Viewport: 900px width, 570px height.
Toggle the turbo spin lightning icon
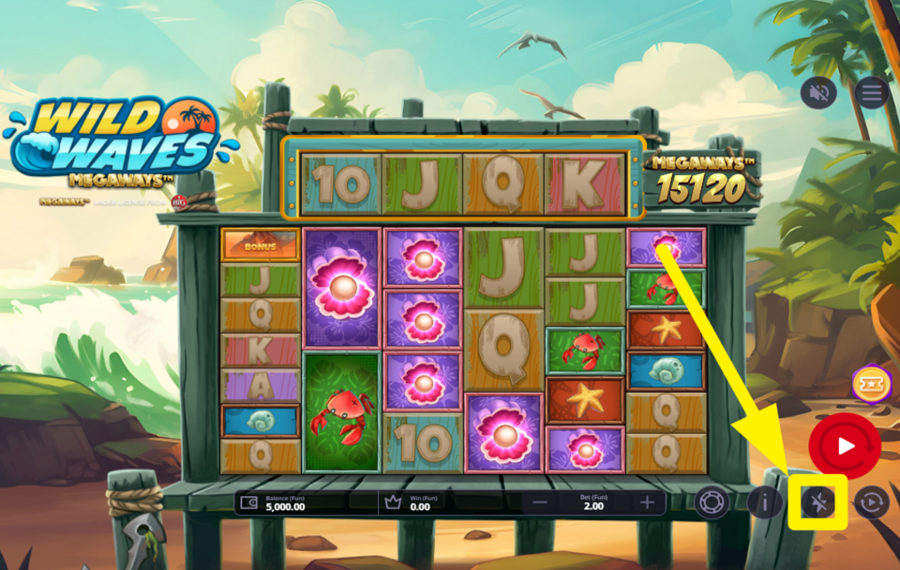pyautogui.click(x=818, y=502)
